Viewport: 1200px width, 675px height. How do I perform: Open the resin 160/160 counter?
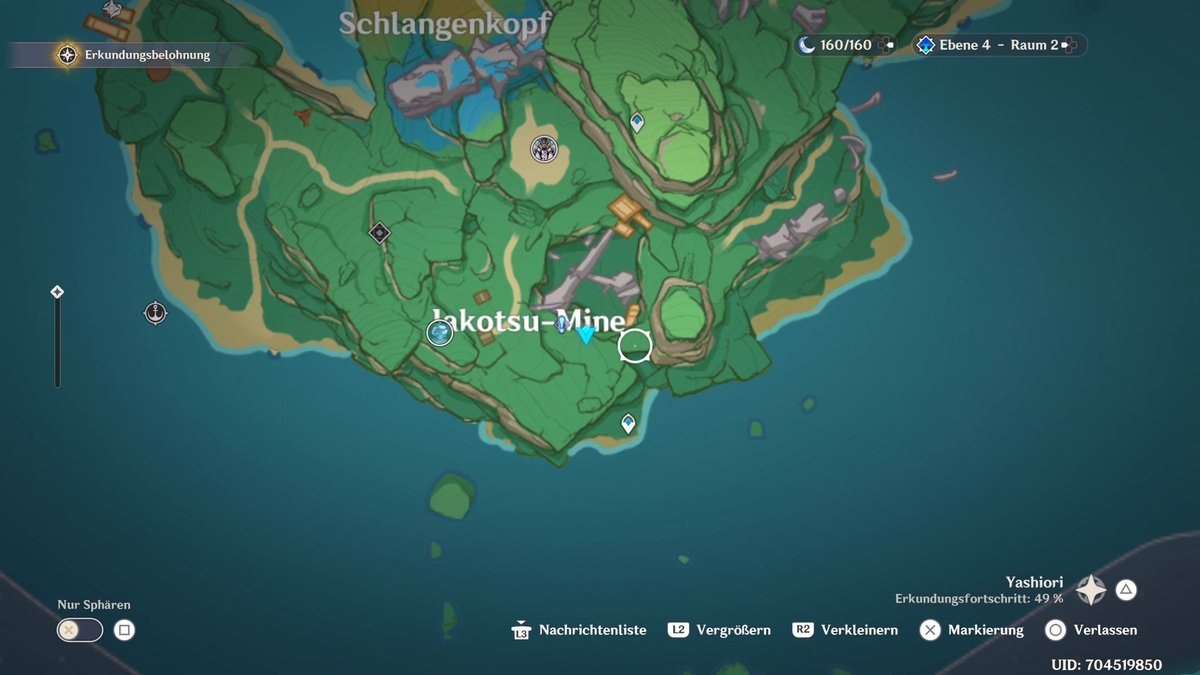(x=845, y=45)
